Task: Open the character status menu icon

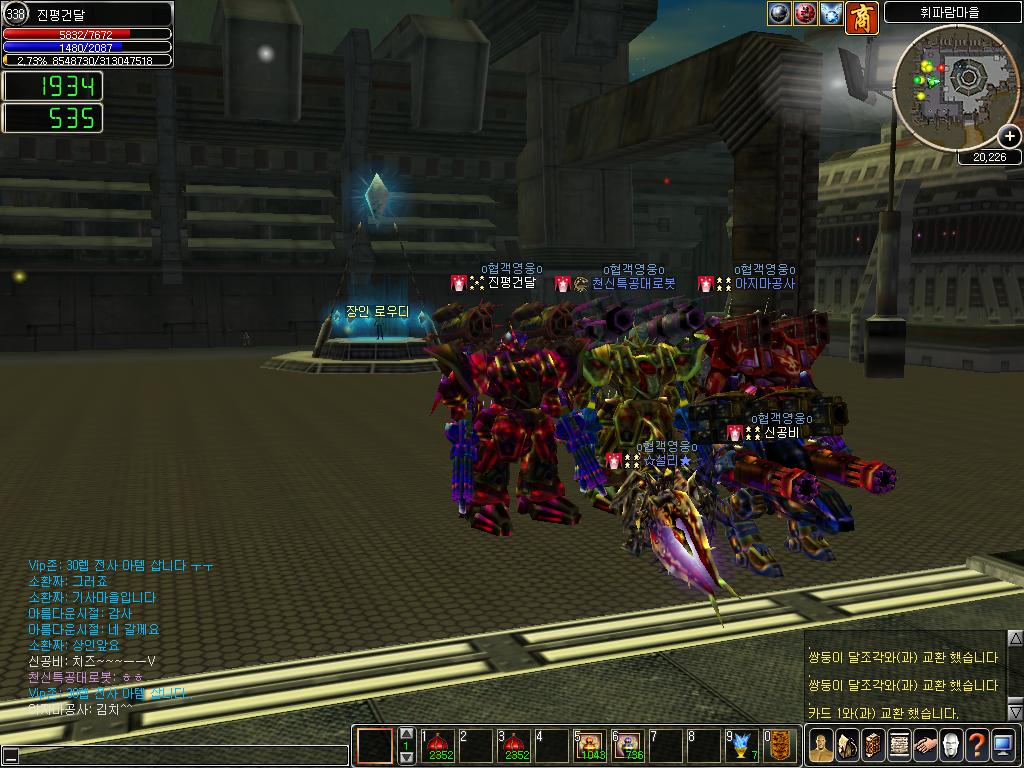Action: [820, 746]
